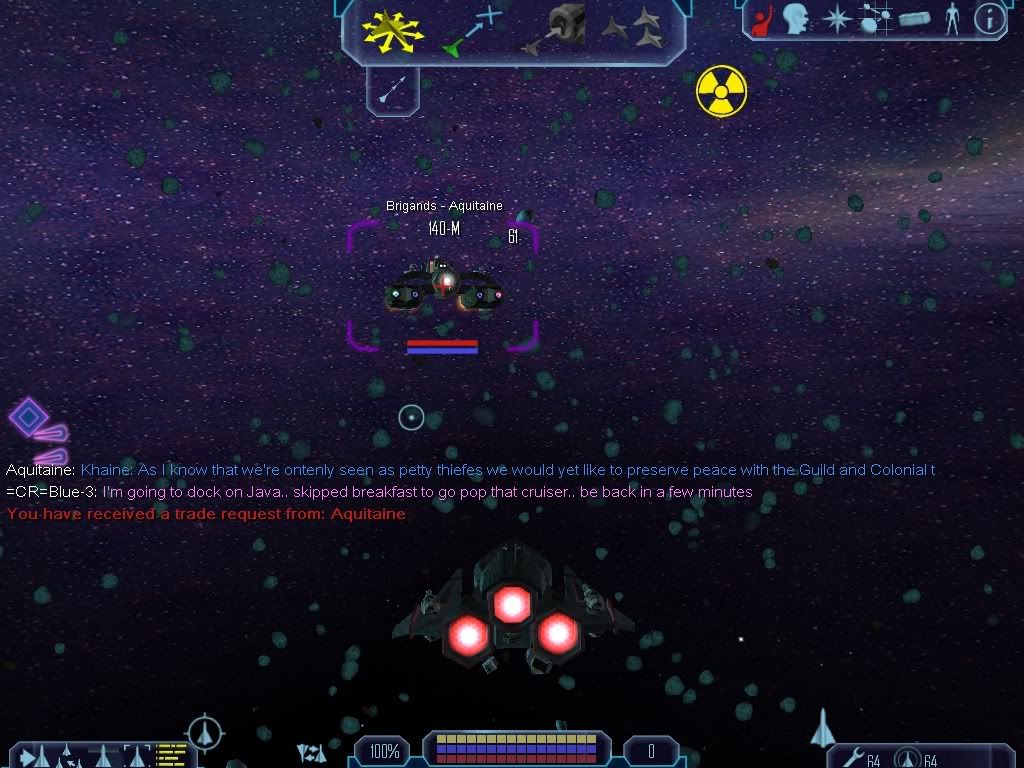Click the two-ships swap arrows icon
Image resolution: width=1024 pixels, height=768 pixels.
point(312,753)
